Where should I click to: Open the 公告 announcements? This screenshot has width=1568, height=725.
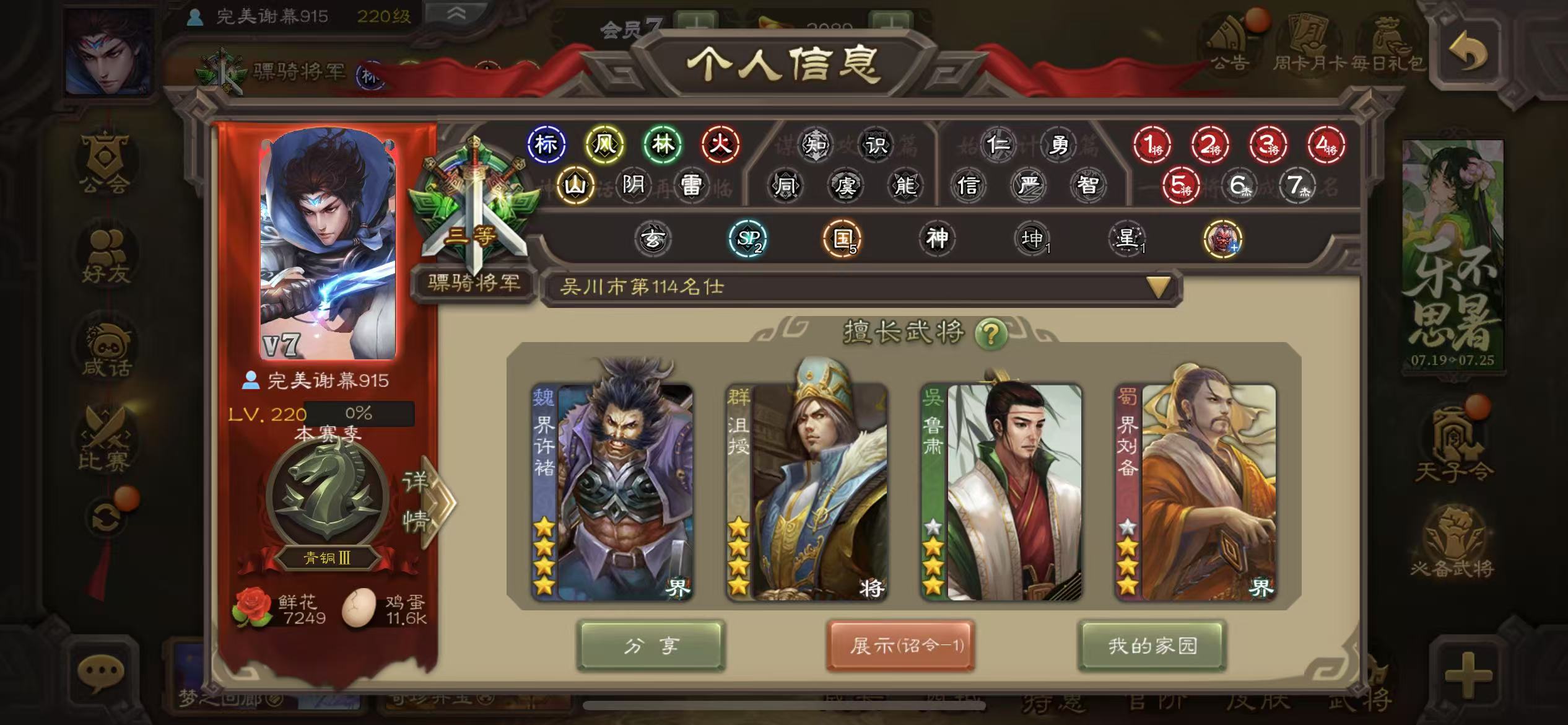coord(1229,43)
